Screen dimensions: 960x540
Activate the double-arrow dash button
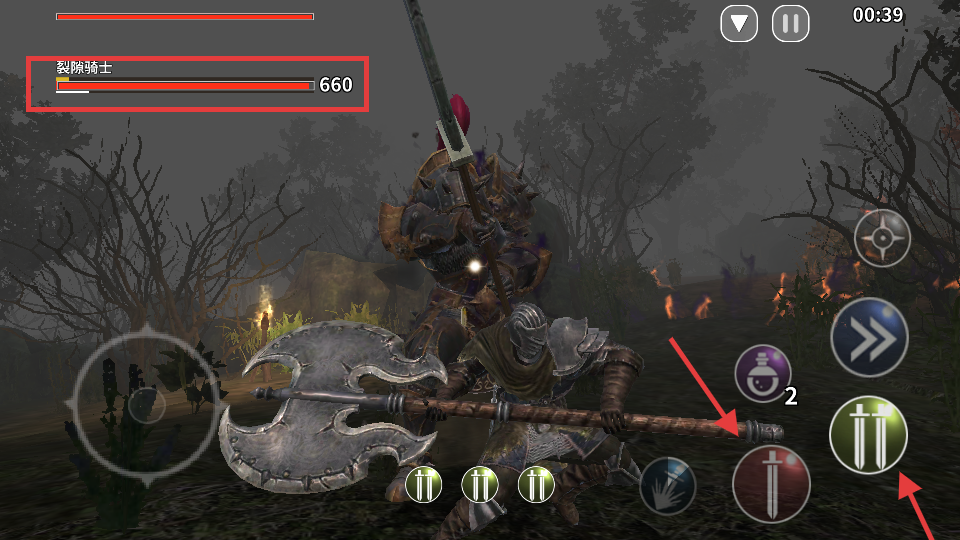pyautogui.click(x=869, y=337)
